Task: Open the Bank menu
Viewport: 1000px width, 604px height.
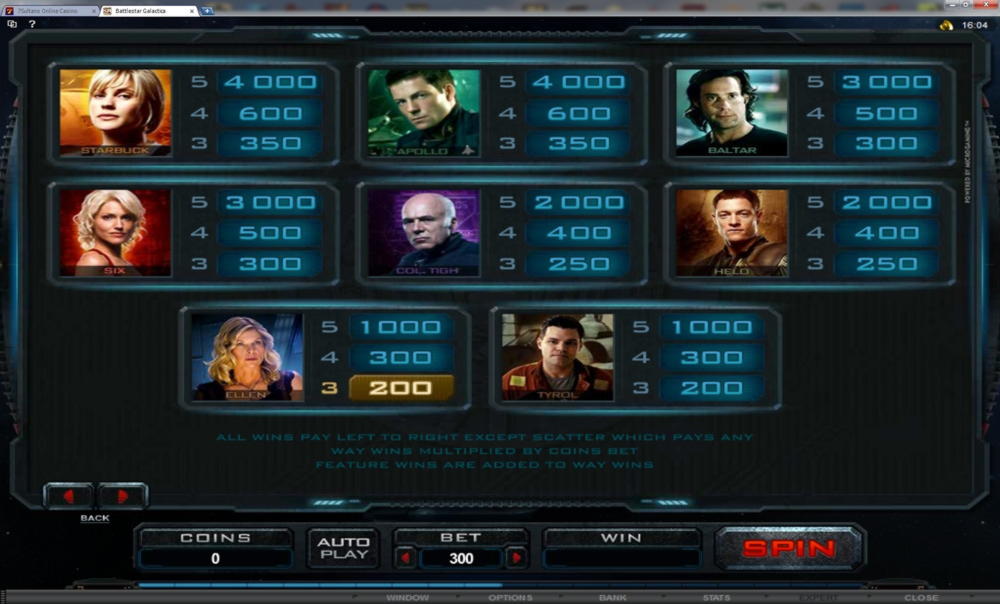Action: [612, 598]
